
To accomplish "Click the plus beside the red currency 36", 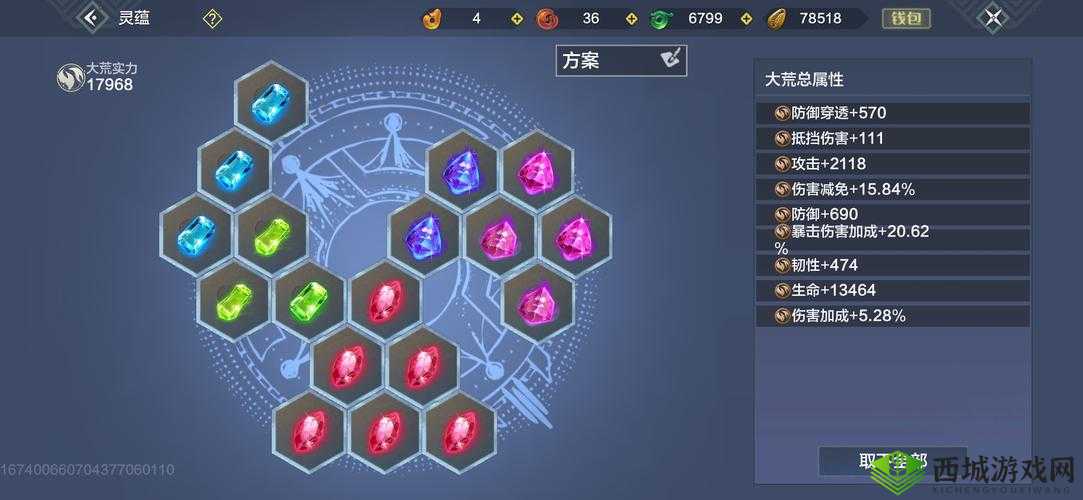I will coord(631,18).
